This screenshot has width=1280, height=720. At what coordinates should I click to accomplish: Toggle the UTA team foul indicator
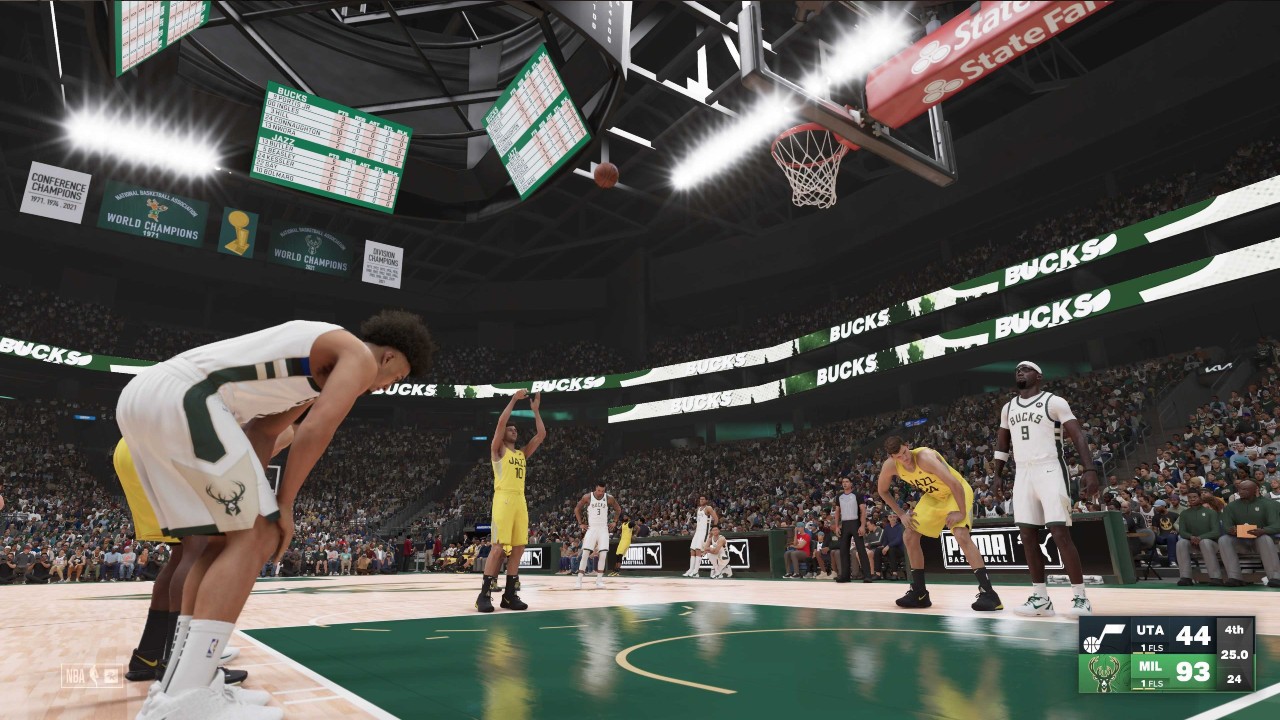(1151, 648)
